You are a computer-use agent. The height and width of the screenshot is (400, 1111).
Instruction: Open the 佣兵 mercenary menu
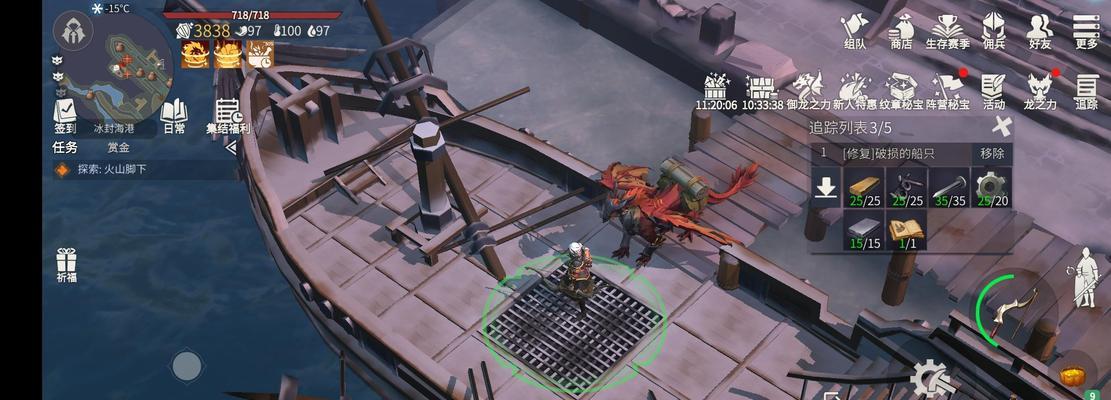[994, 30]
